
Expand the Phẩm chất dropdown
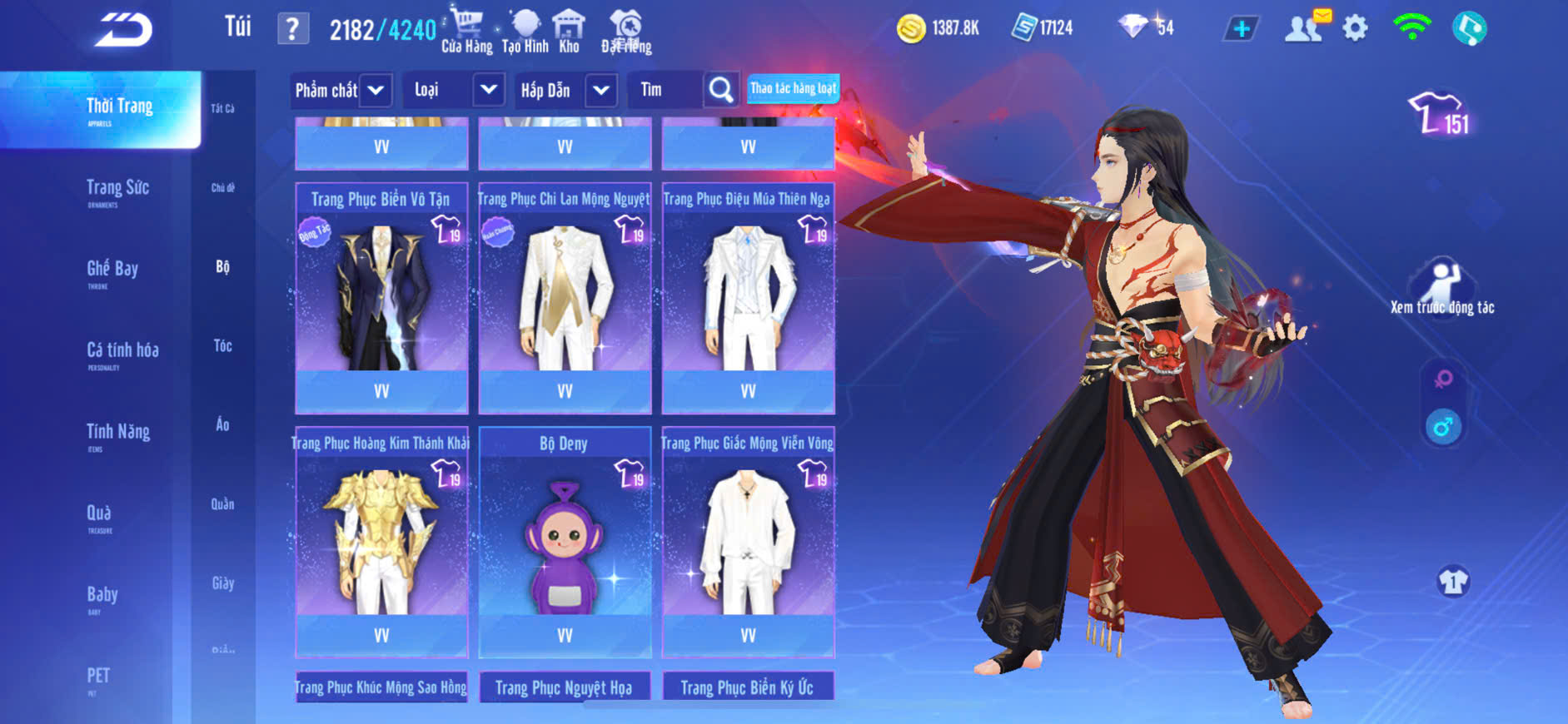pos(376,90)
